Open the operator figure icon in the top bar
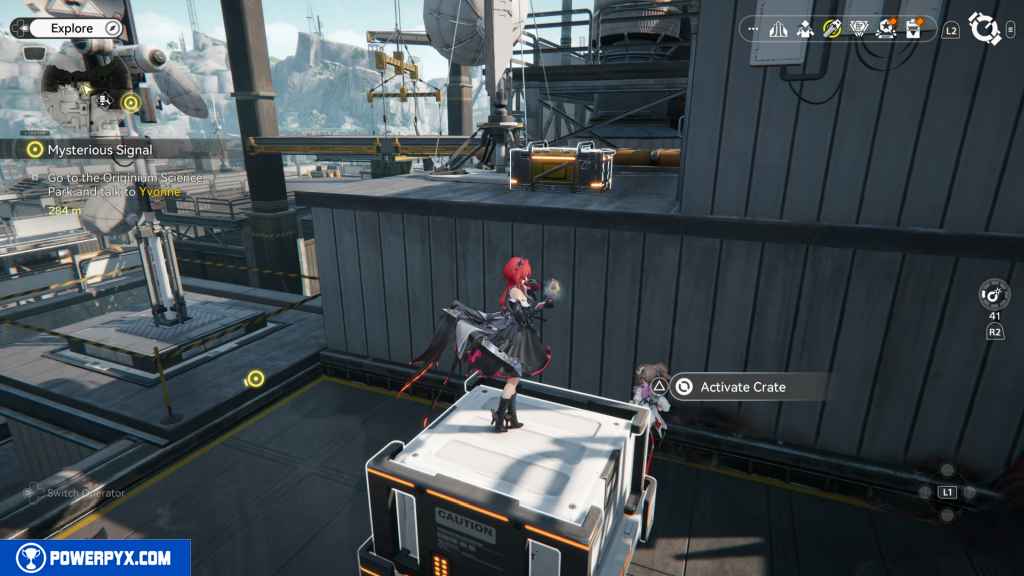 pyautogui.click(x=805, y=30)
